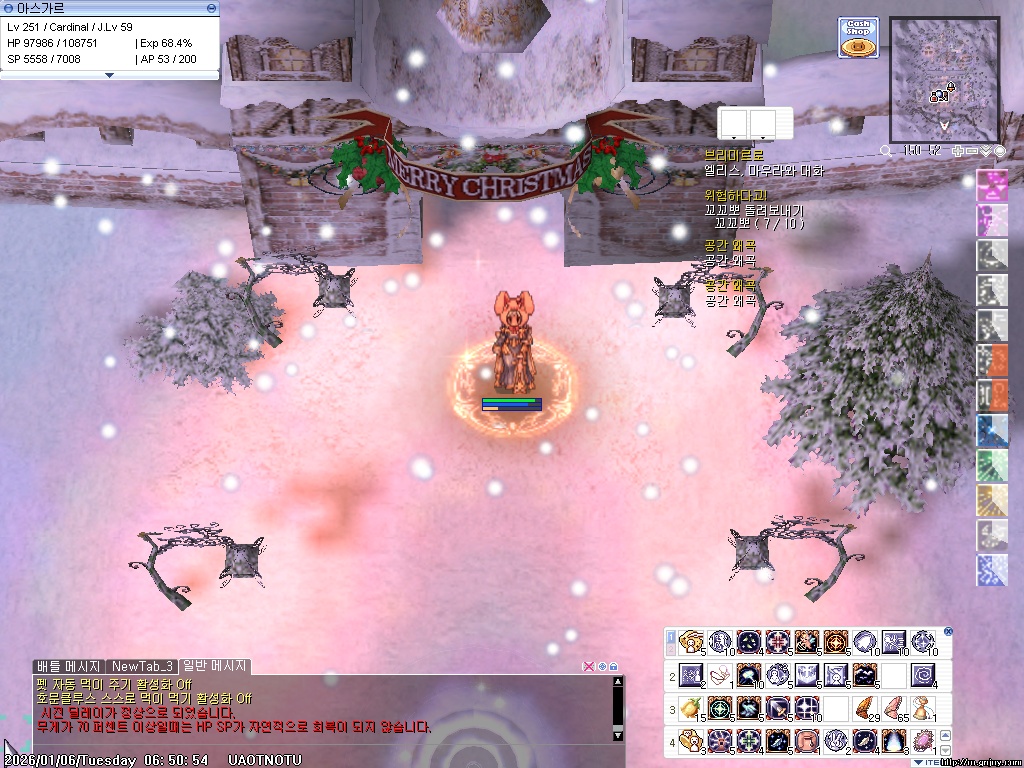Viewport: 1024px width, 768px height.
Task: Switch to the 배틀 메시지 chat tab
Action: 68,666
